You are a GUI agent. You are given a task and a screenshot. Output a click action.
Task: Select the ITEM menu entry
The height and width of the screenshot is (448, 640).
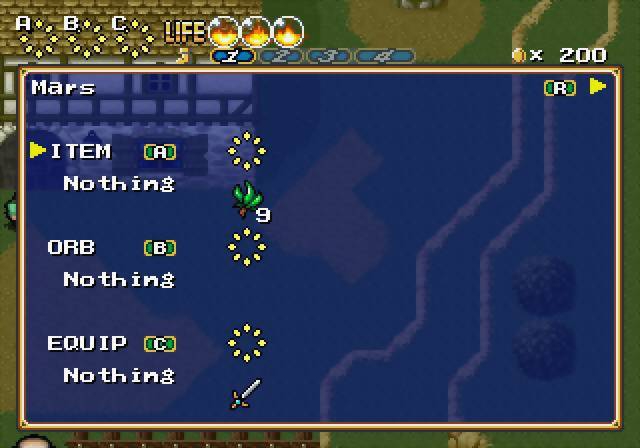click(x=81, y=151)
